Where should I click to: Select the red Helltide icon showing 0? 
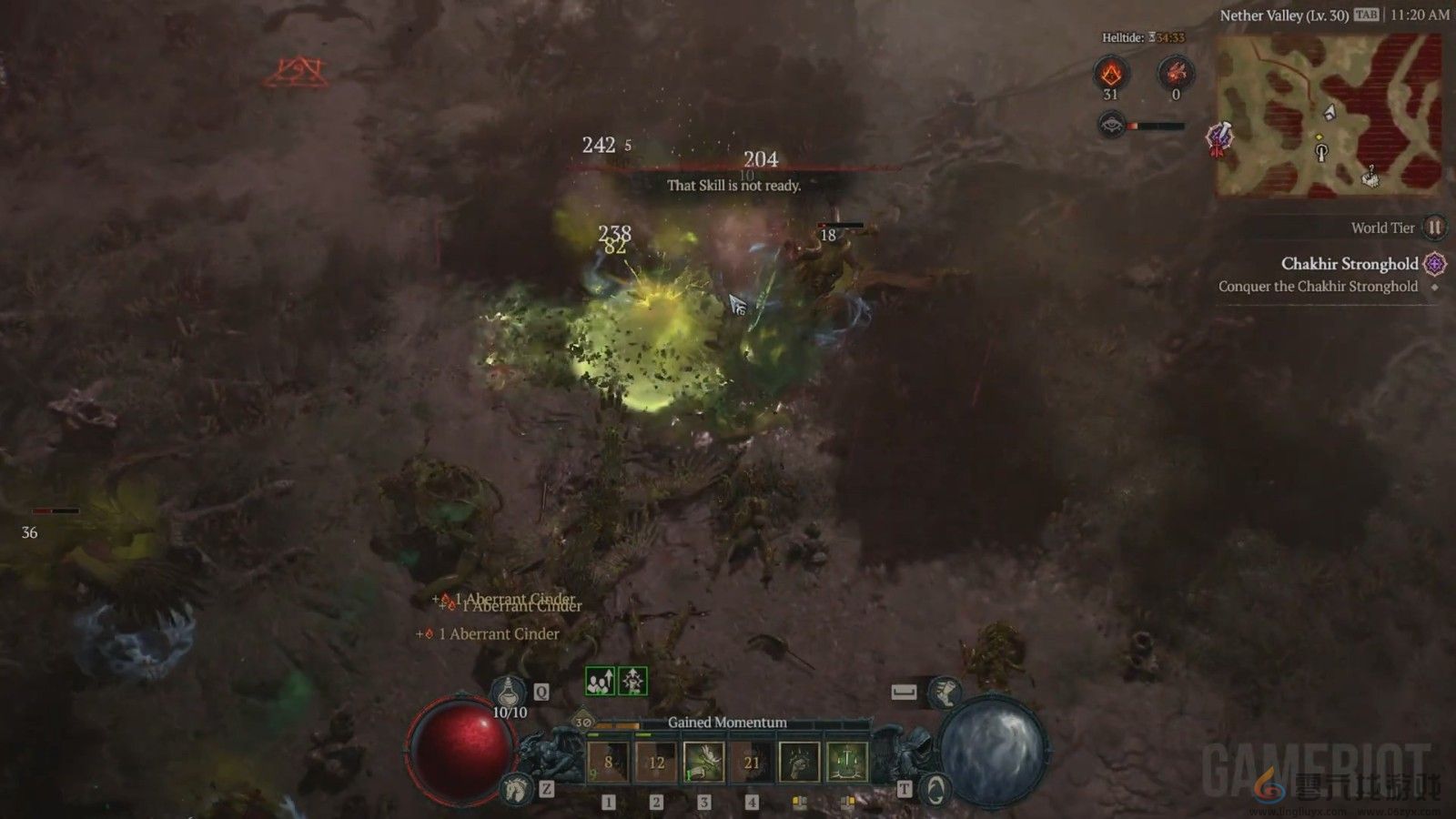pyautogui.click(x=1175, y=73)
